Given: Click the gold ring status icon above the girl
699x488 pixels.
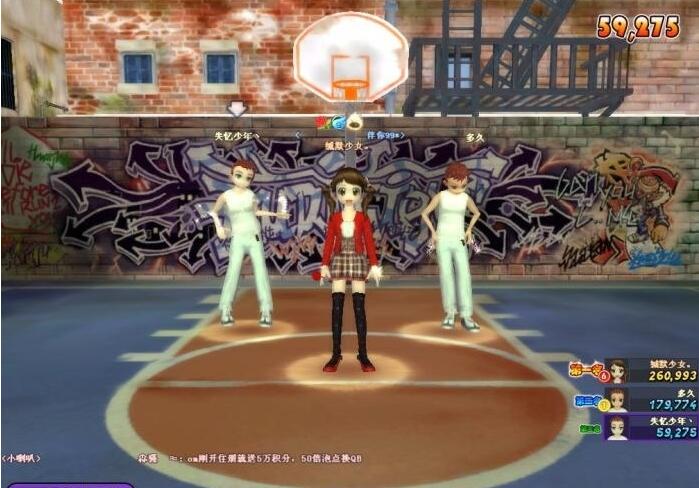Looking at the screenshot, I should [354, 122].
